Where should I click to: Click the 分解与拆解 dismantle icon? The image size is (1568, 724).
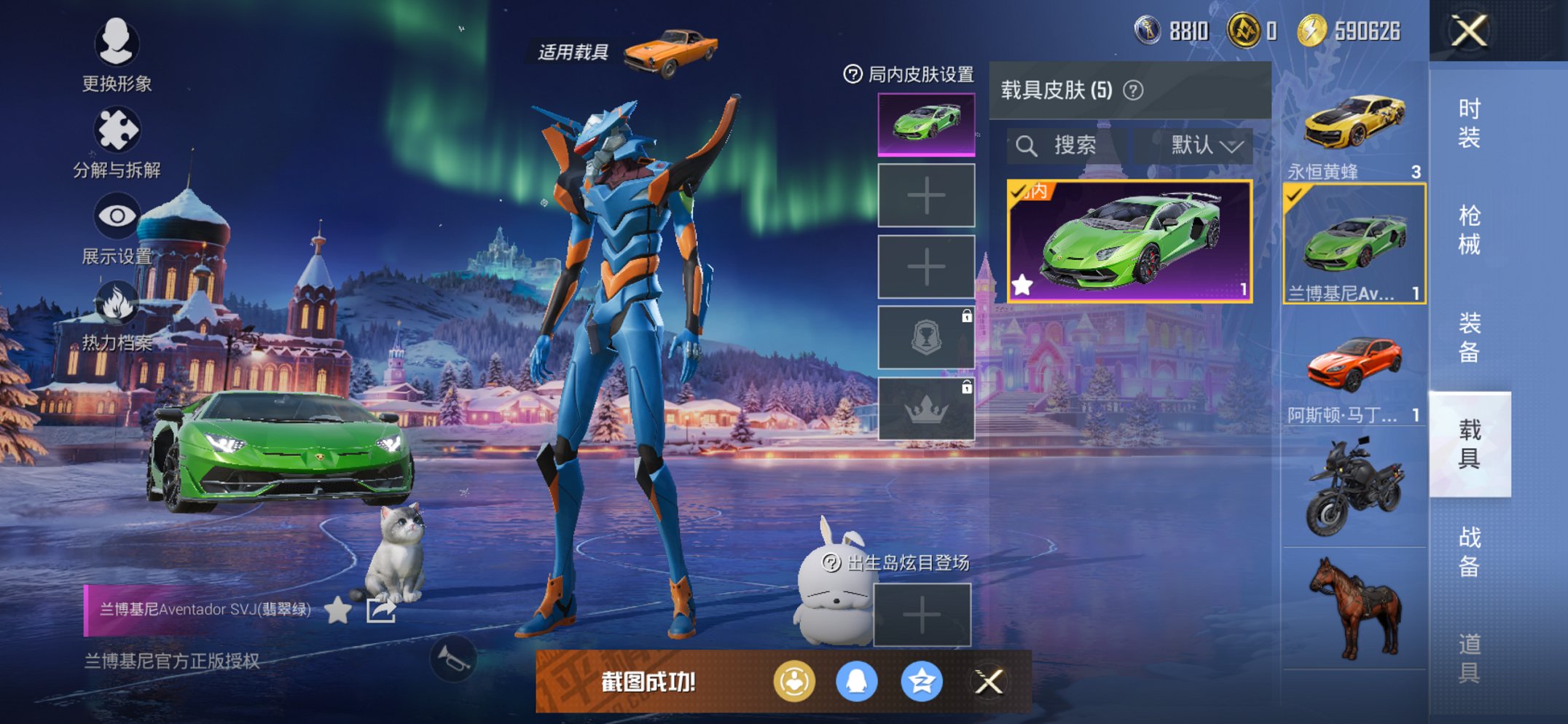click(118, 127)
